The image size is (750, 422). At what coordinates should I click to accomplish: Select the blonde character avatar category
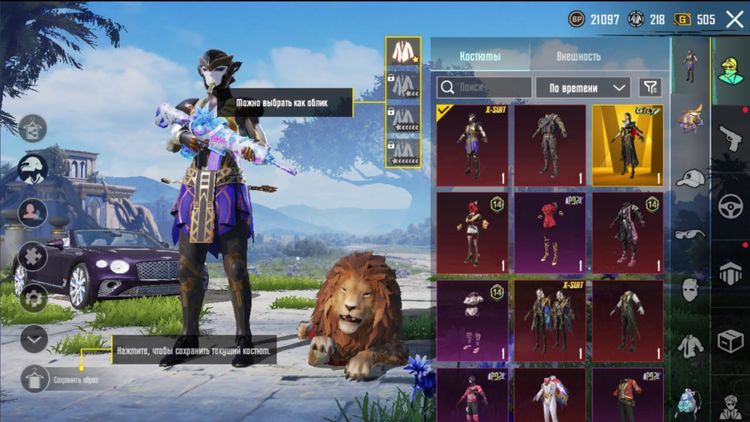tap(730, 72)
